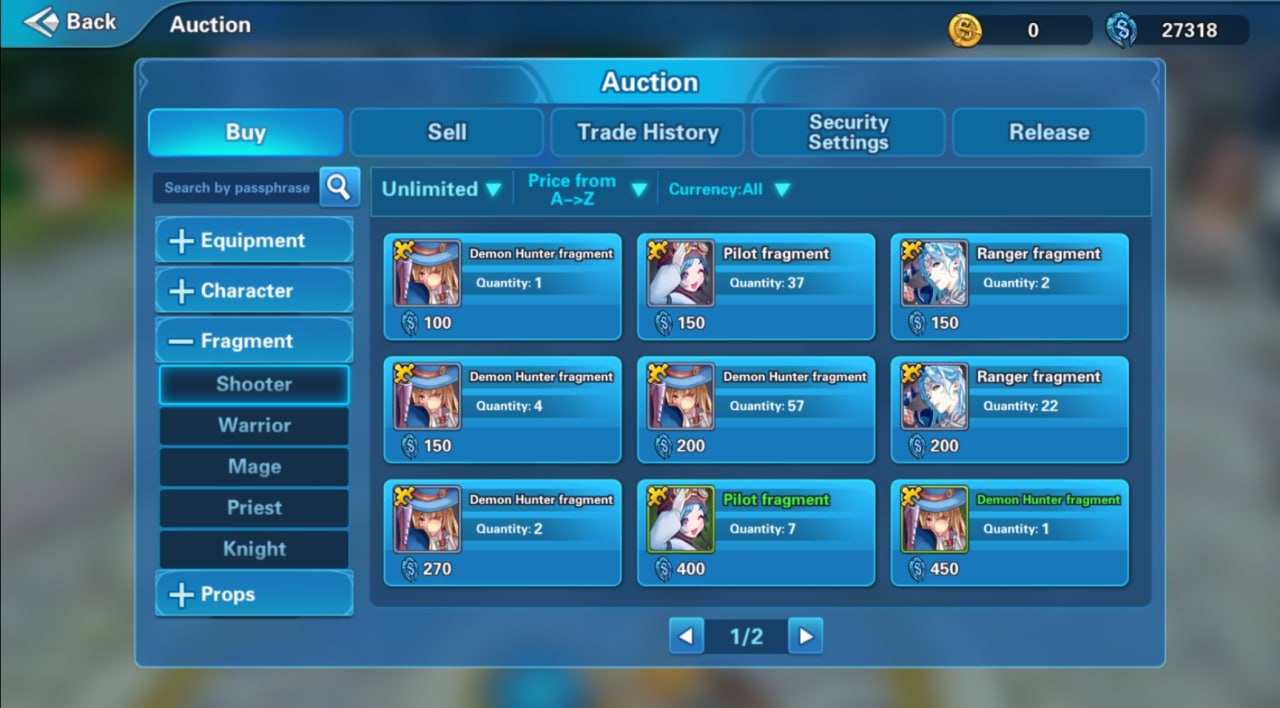This screenshot has height=708, width=1280.
Task: Open the Price from A->Z sort dropdown
Action: (585, 189)
